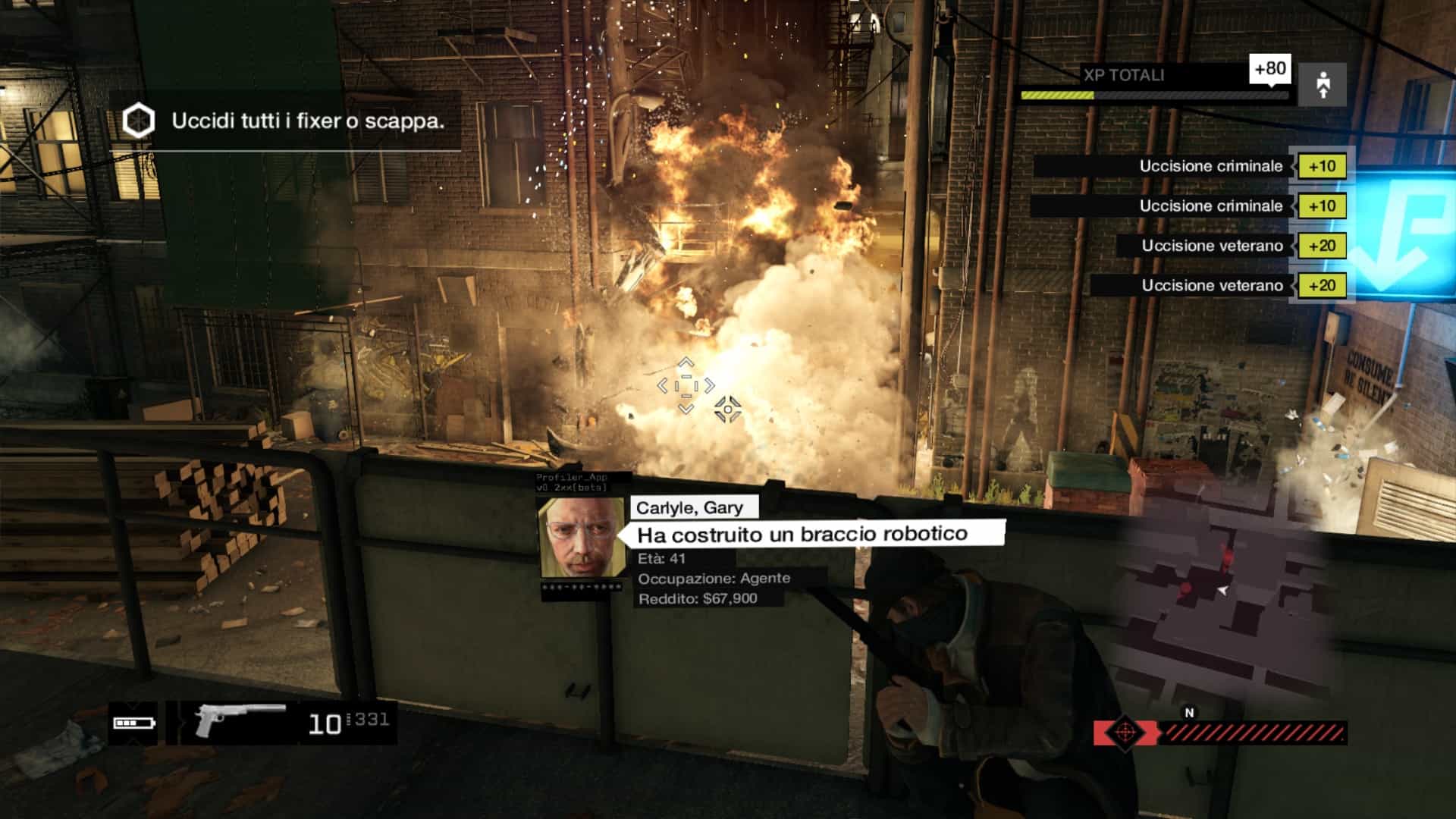
Task: Select the Carlyle, Gary name tag
Action: coord(689,507)
